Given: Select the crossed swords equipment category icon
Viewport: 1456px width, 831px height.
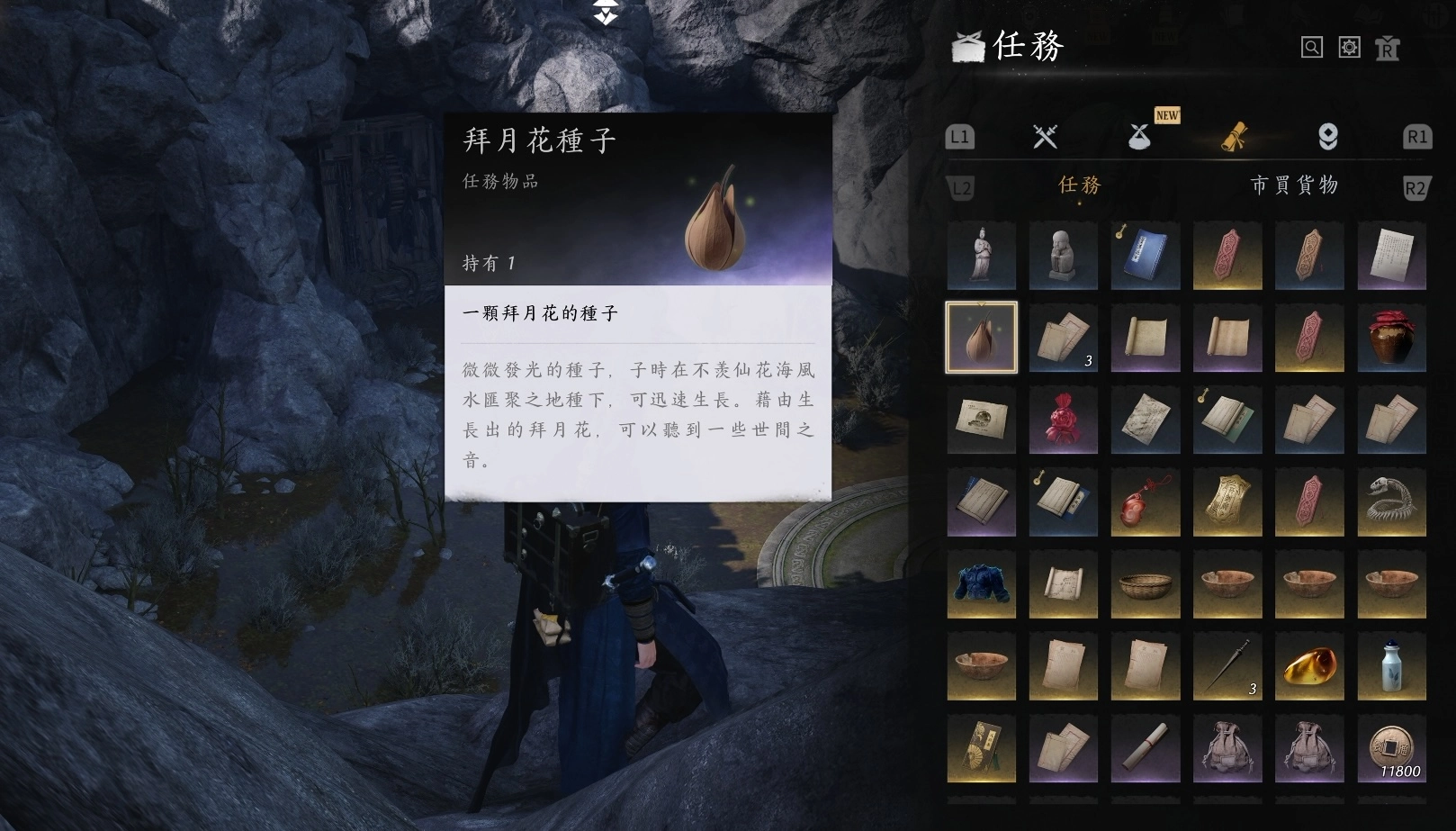Looking at the screenshot, I should click(1044, 137).
